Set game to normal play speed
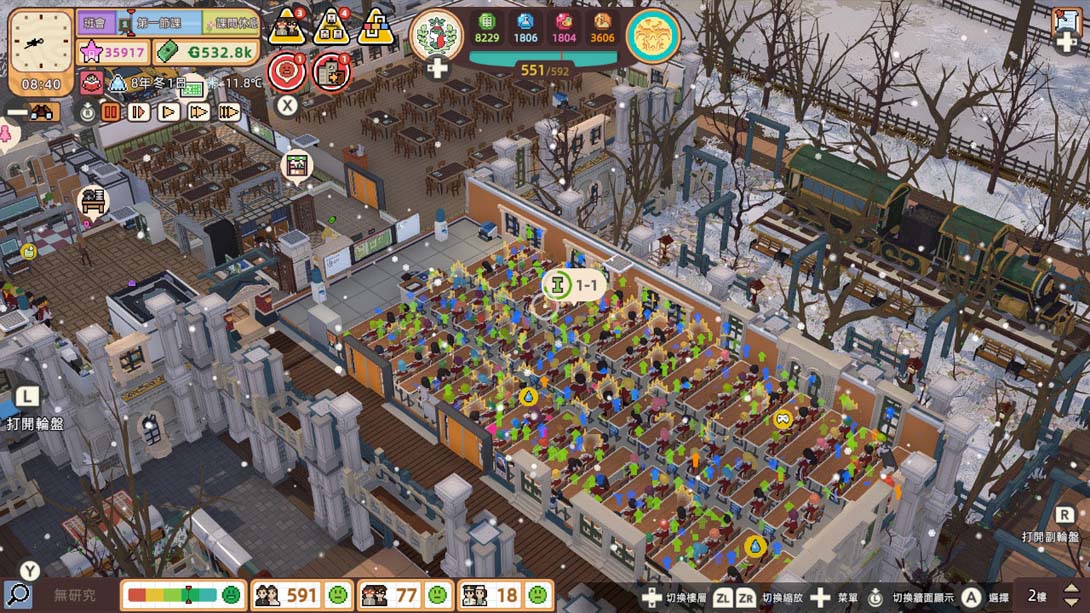This screenshot has width=1090, height=613. pos(169,112)
